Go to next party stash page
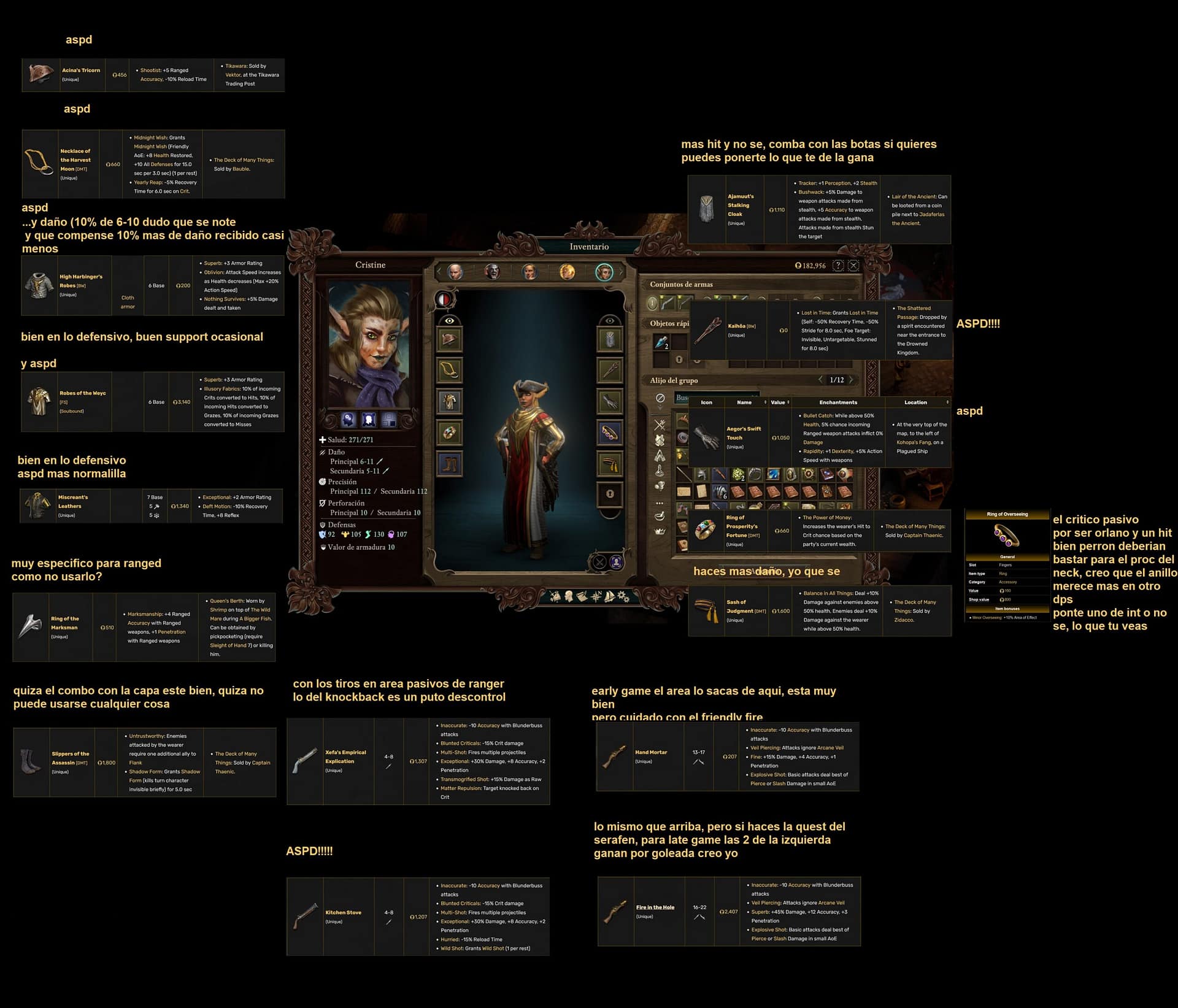Screen dimensions: 1178x1008 pyautogui.click(x=852, y=380)
